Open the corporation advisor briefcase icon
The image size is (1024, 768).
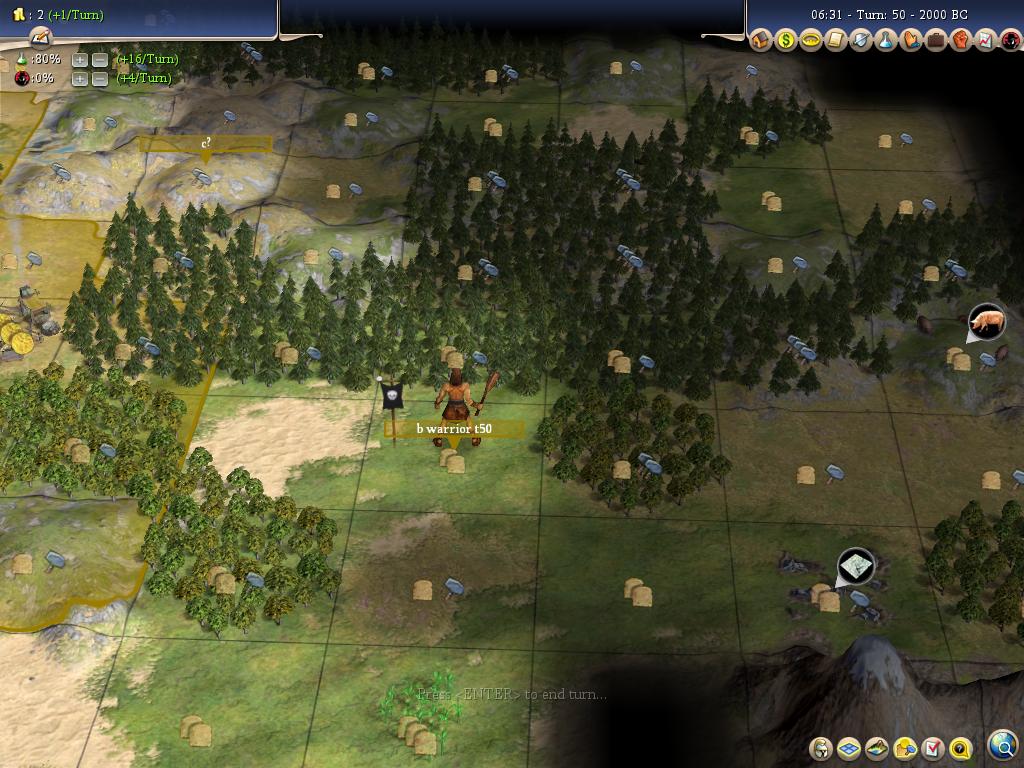coord(936,41)
